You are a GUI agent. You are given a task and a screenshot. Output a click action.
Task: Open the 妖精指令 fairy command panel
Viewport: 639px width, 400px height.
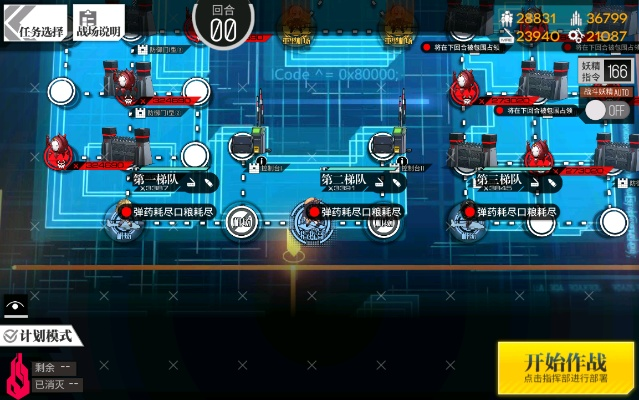click(x=606, y=70)
